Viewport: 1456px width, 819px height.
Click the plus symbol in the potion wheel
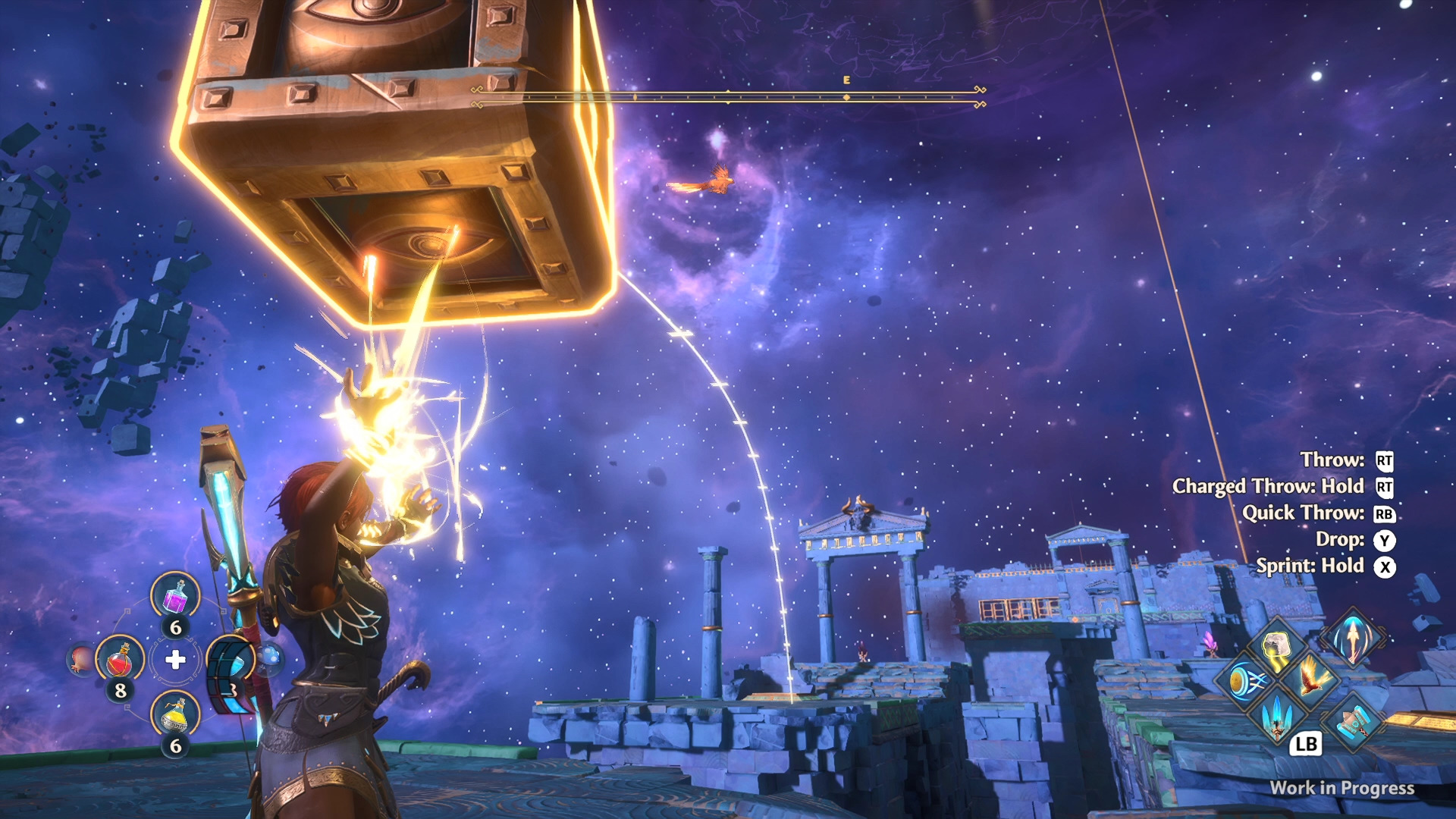coord(175,660)
